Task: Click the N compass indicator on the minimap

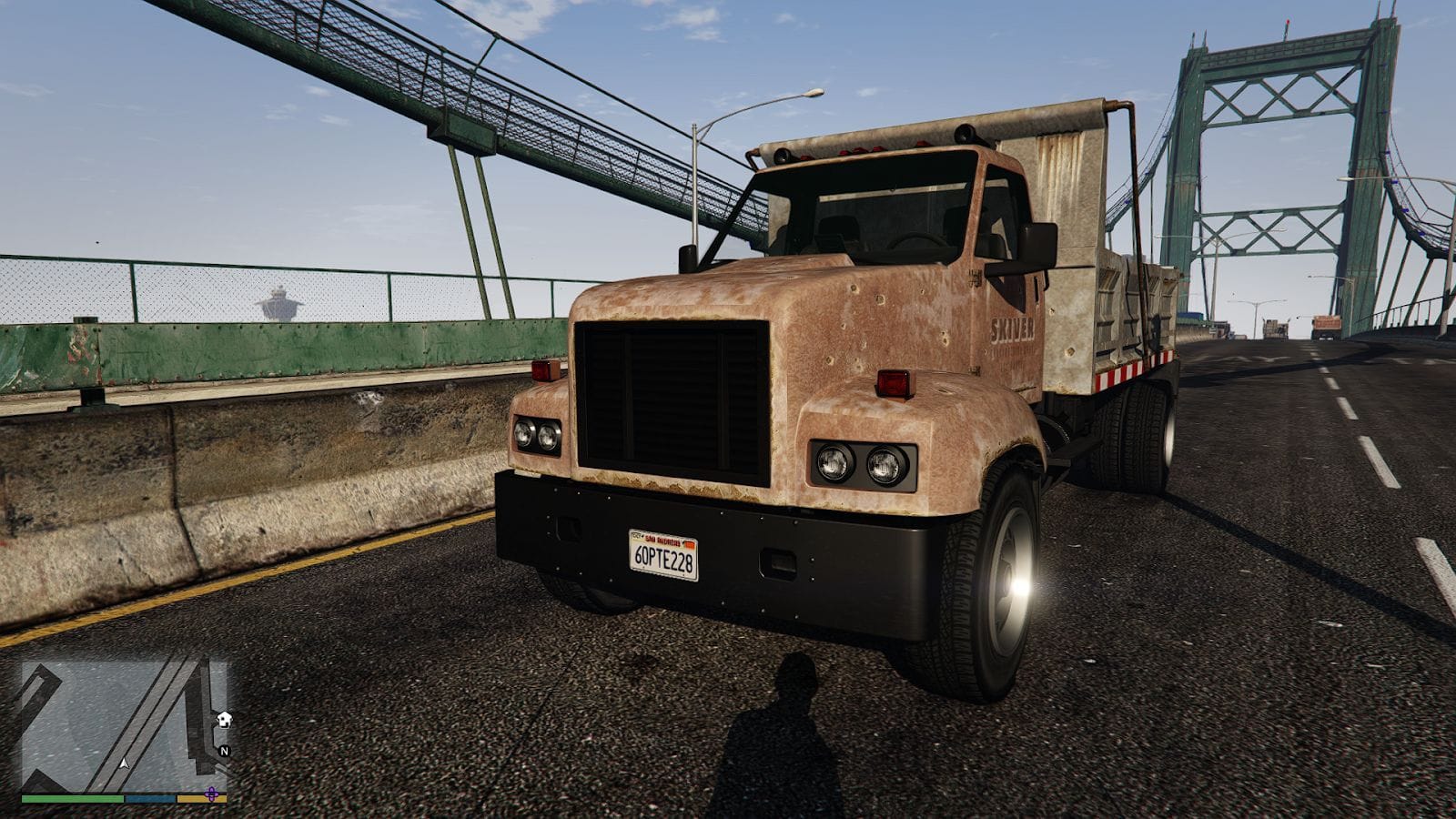Action: point(225,751)
